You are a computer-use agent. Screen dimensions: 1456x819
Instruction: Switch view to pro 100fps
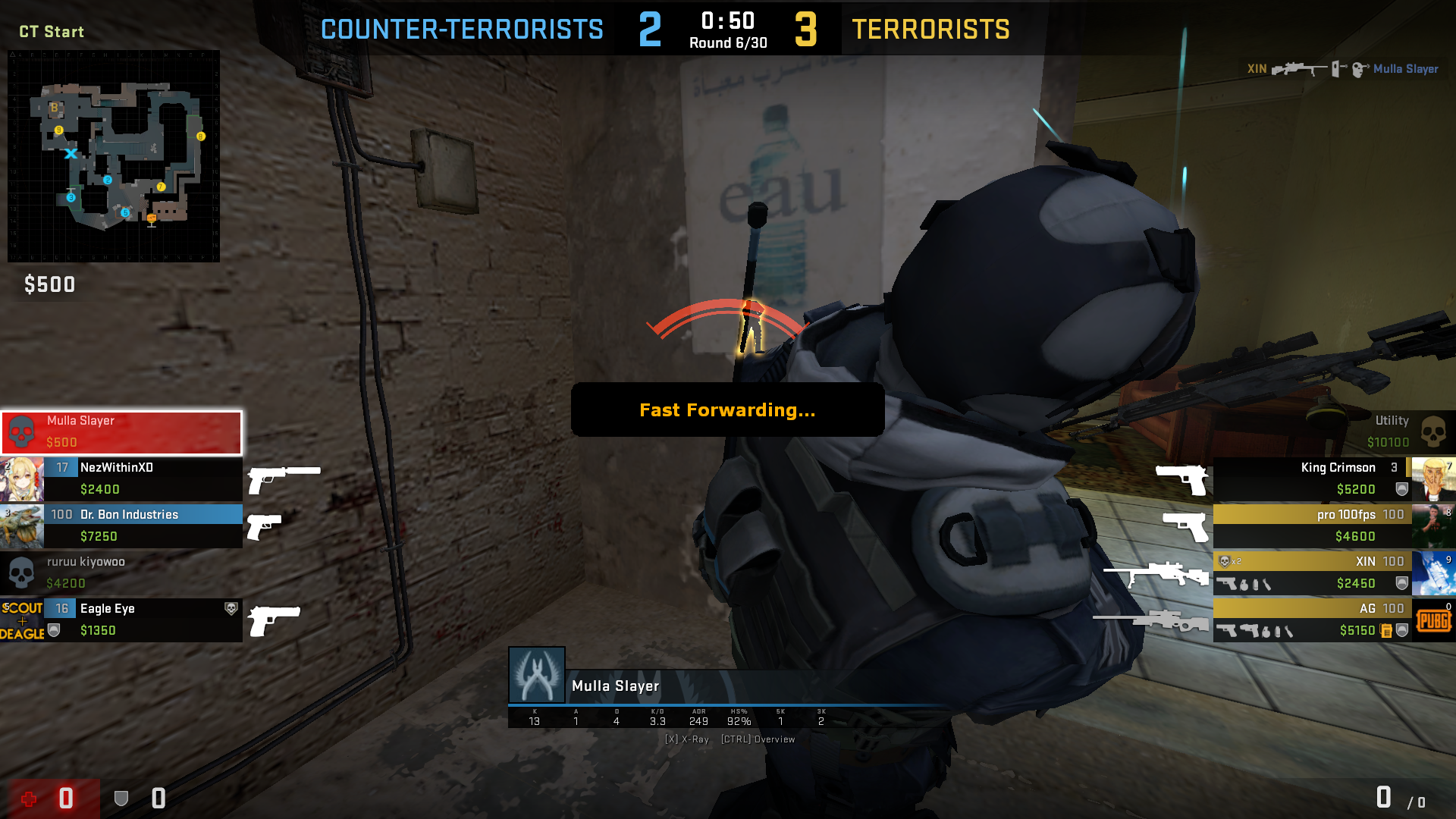pyautogui.click(x=1312, y=526)
